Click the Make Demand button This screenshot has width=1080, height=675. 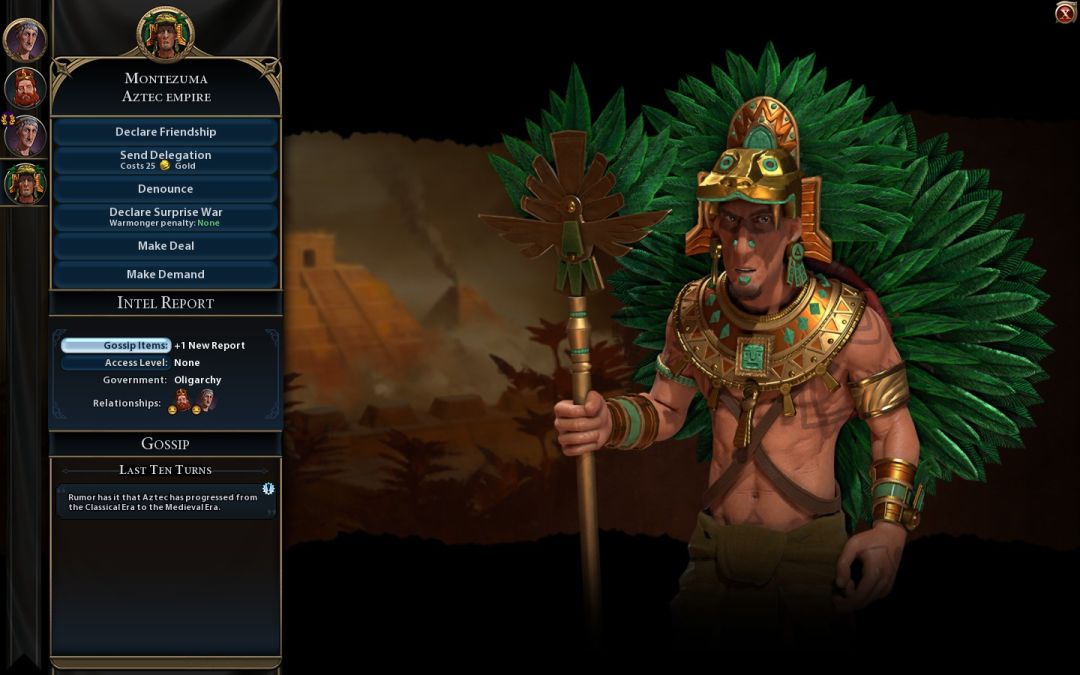[x=165, y=274]
